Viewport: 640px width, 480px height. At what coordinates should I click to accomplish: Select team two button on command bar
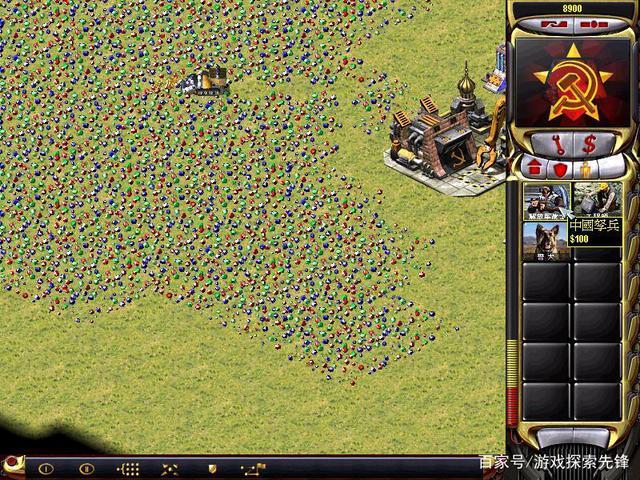(86, 467)
